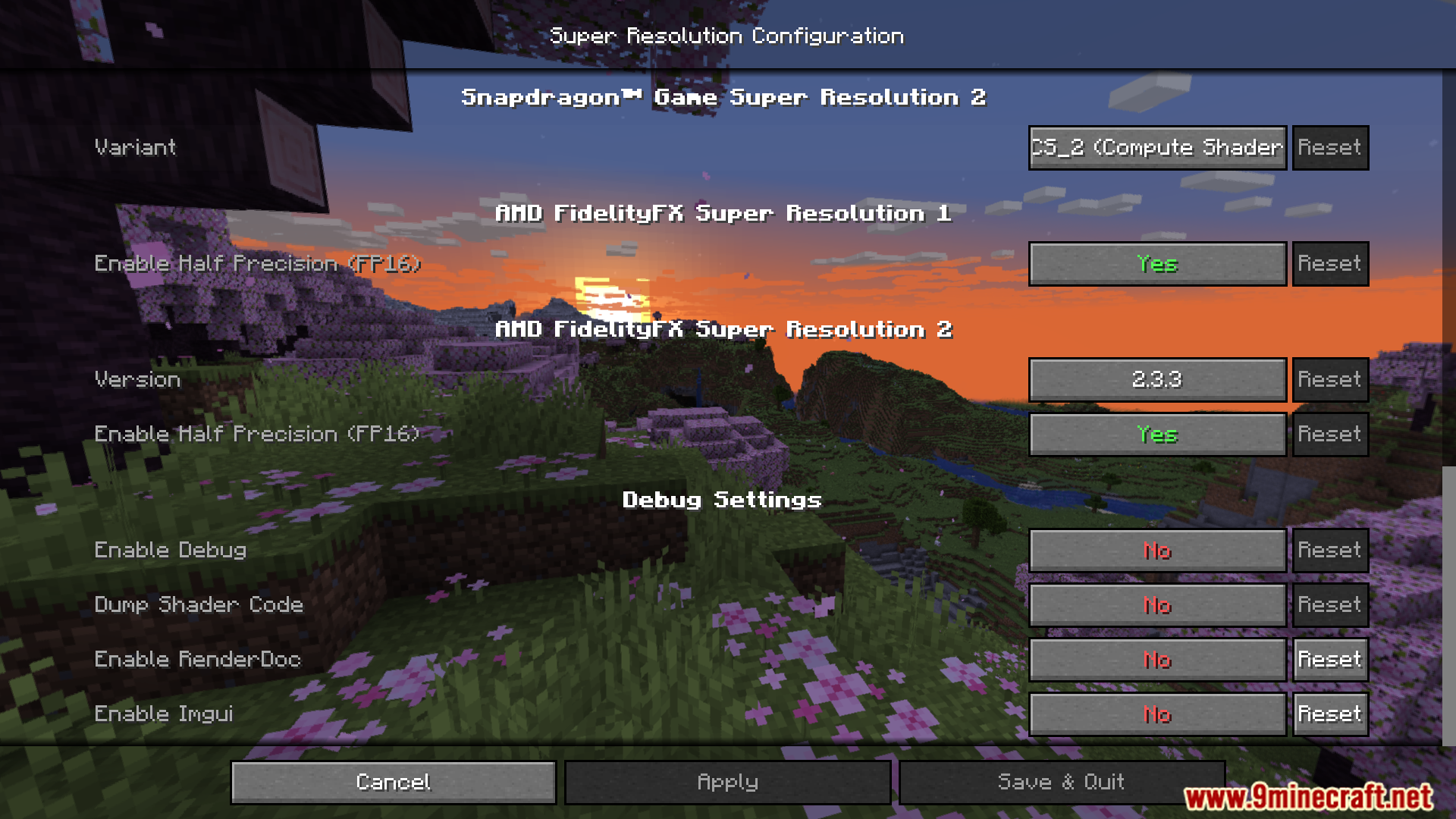Toggle Half Precision for FidelityFX Super Resolution 1

(1156, 263)
